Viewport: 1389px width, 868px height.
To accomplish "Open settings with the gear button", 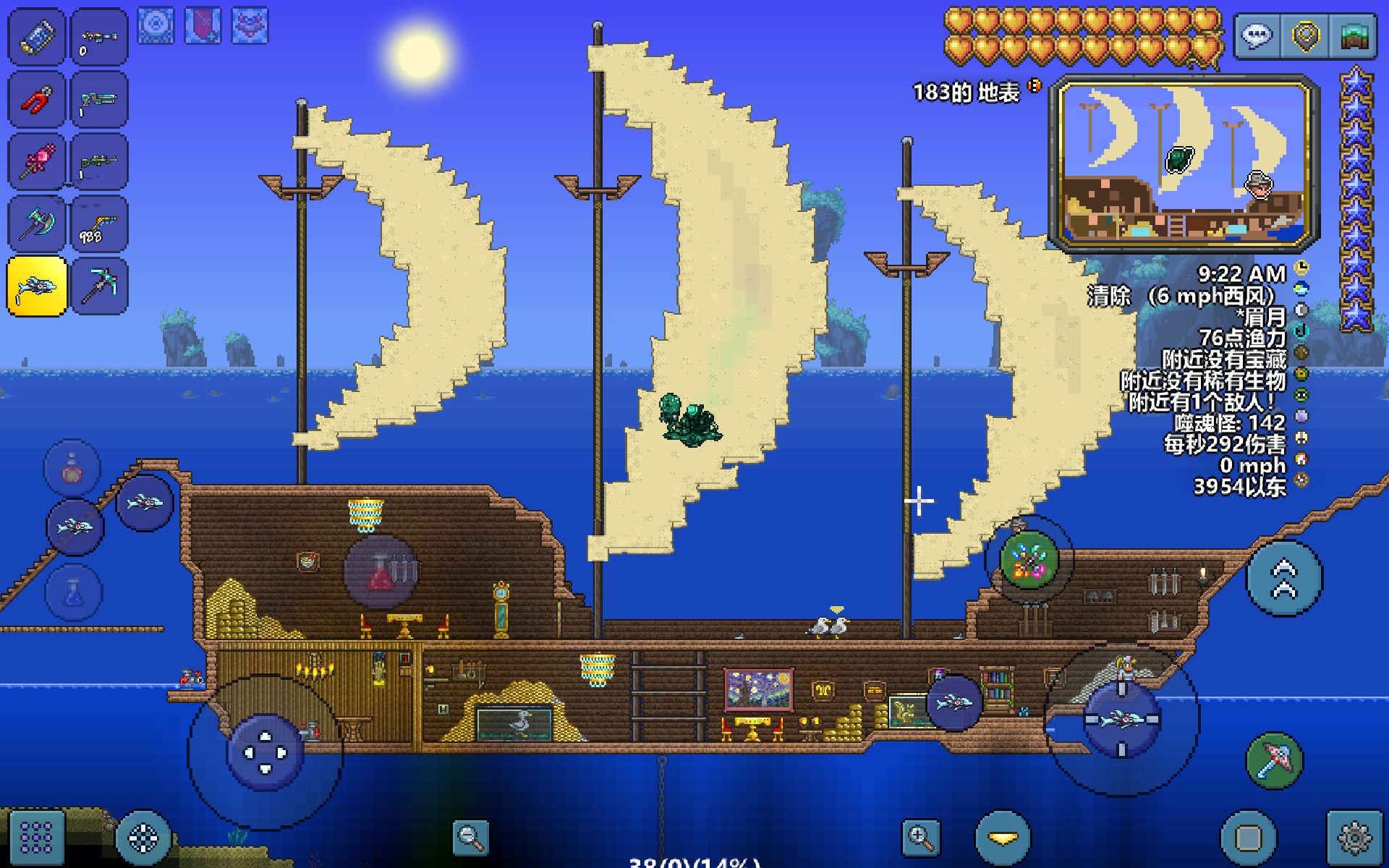I will 1354,838.
